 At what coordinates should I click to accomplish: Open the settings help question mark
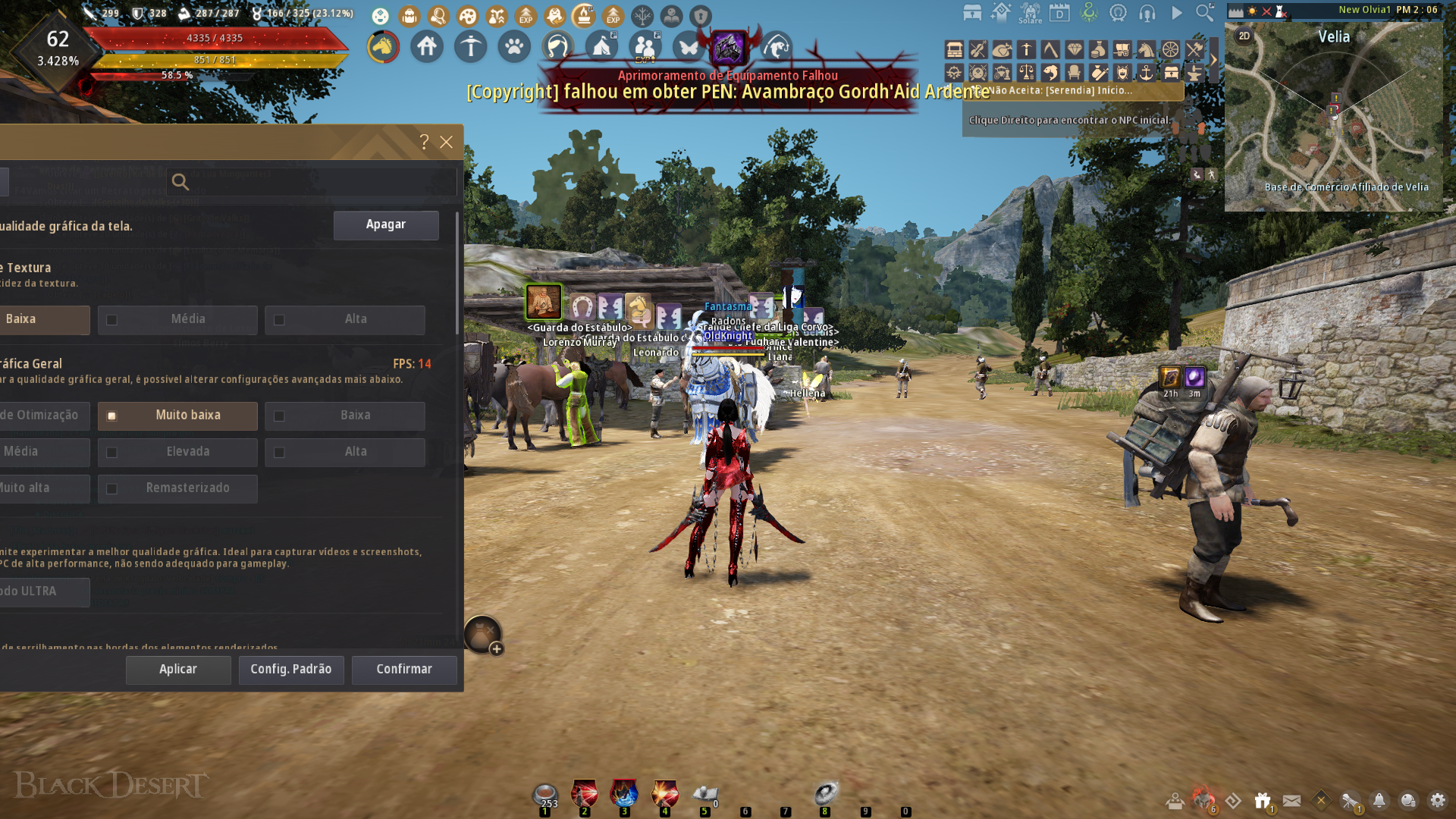[425, 142]
